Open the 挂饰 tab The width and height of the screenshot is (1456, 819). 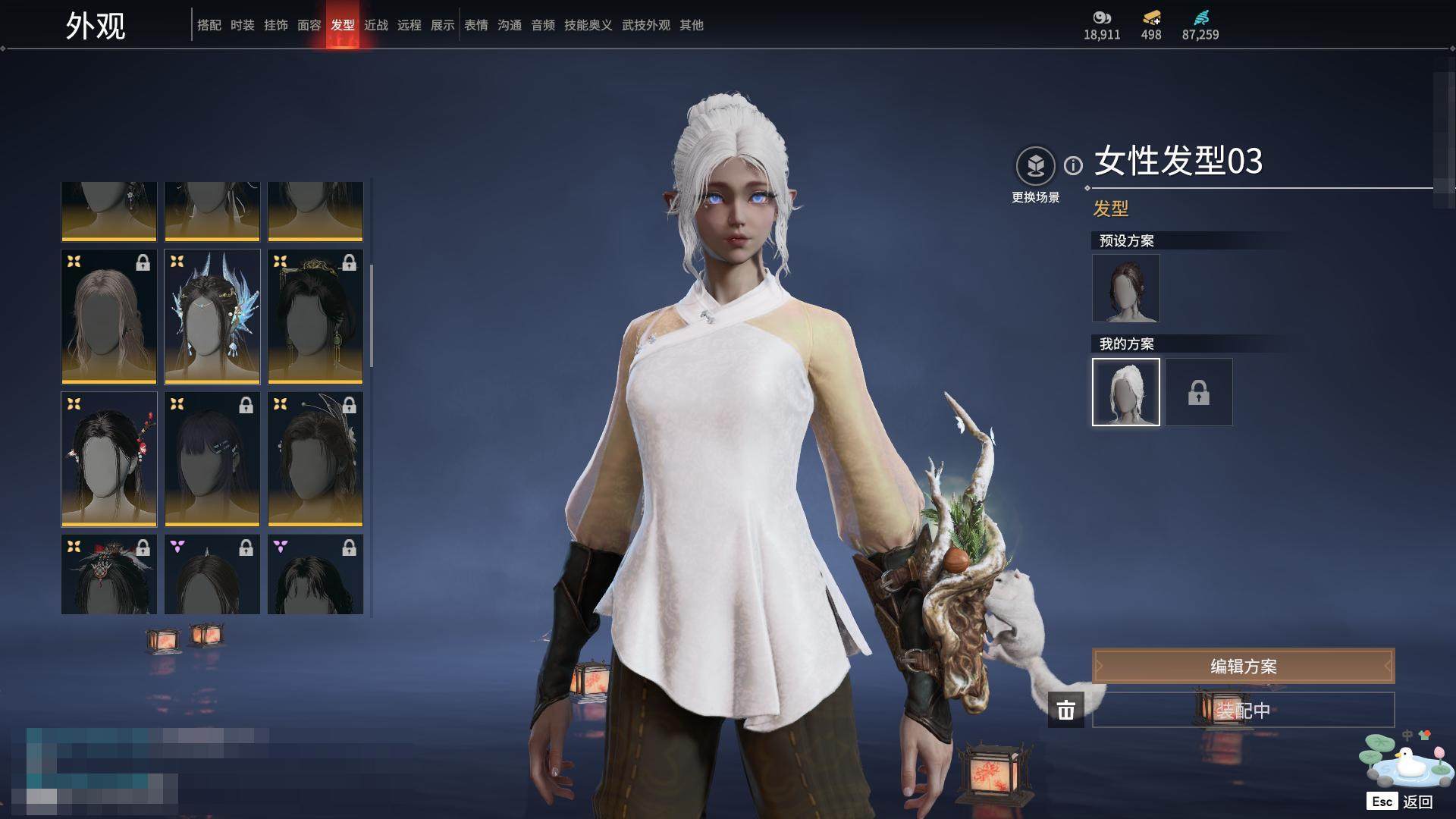276,25
